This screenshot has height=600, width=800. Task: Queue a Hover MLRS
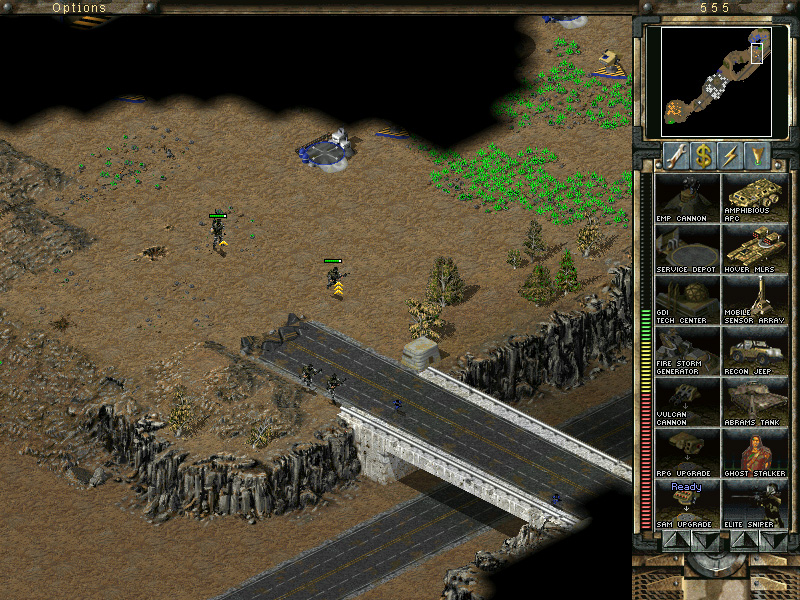click(754, 249)
